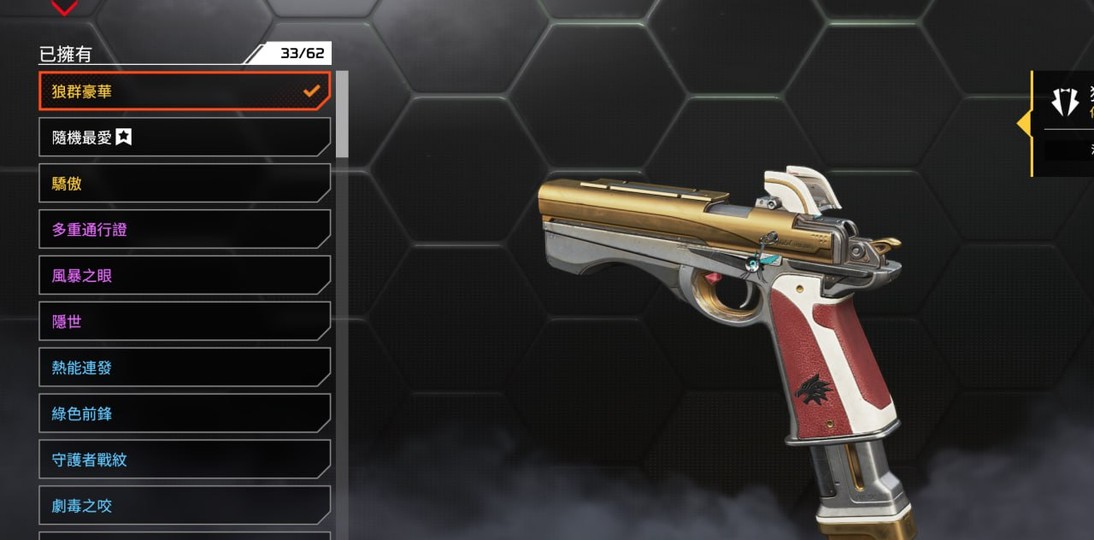Image resolution: width=1094 pixels, height=540 pixels.
Task: Equip the 驕傲 skin
Action: click(x=184, y=183)
